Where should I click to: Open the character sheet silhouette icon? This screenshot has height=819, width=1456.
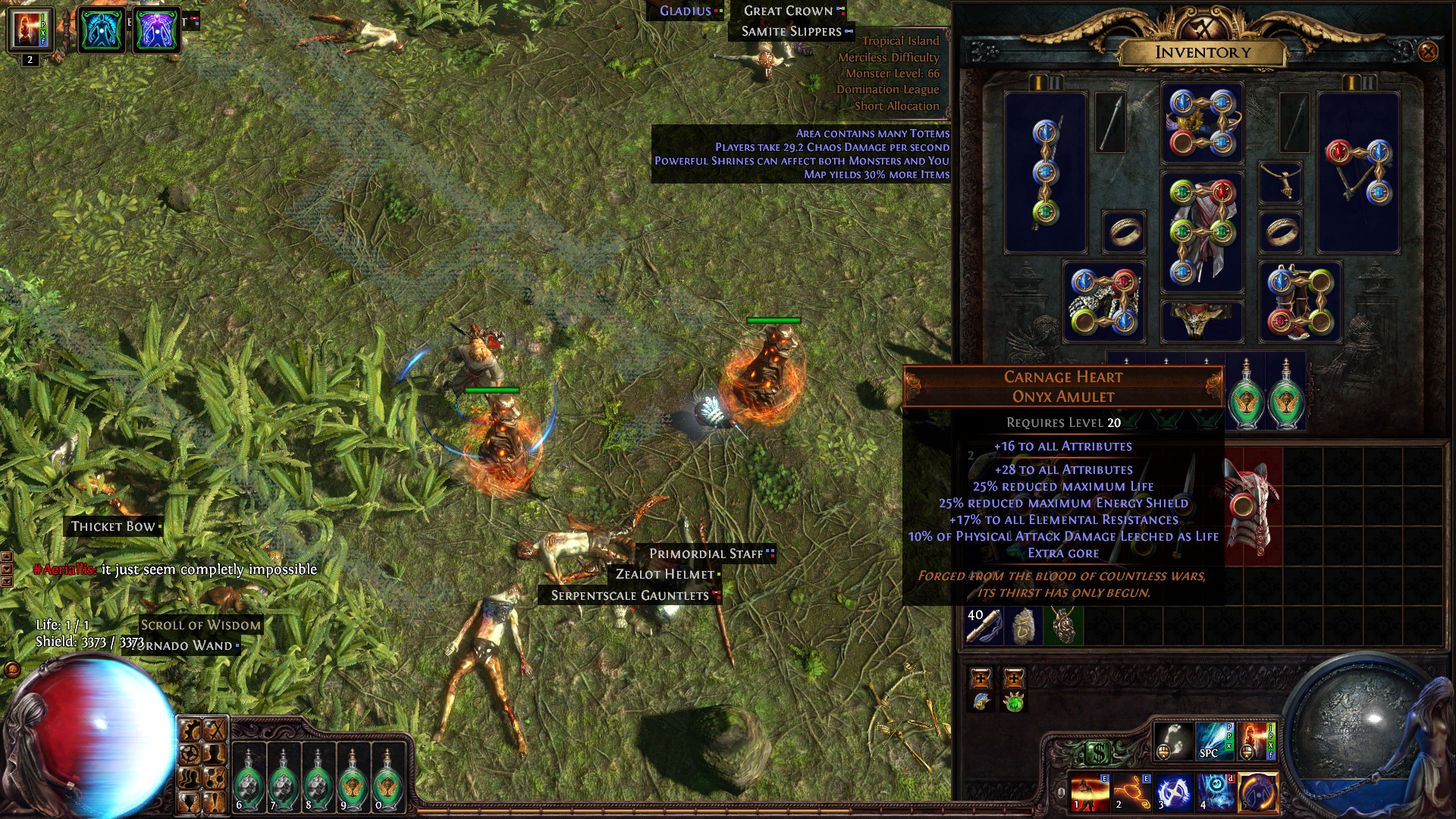coord(214,754)
